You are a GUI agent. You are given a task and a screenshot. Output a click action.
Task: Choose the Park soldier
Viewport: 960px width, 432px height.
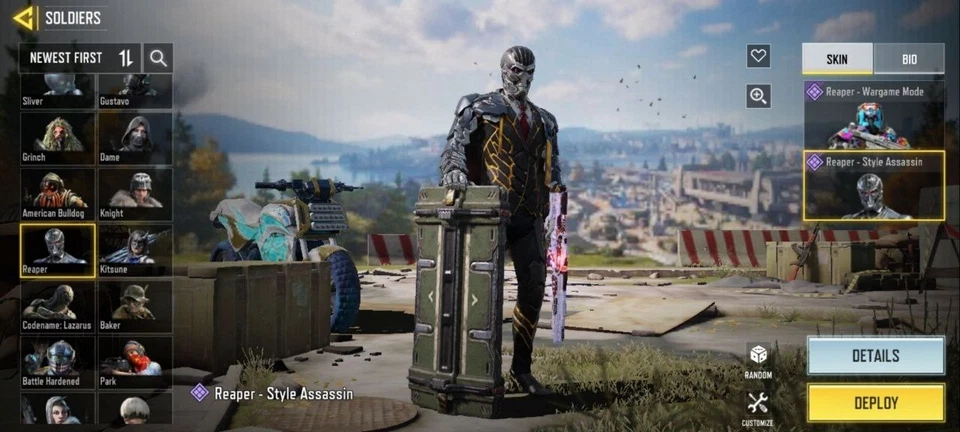(x=134, y=362)
